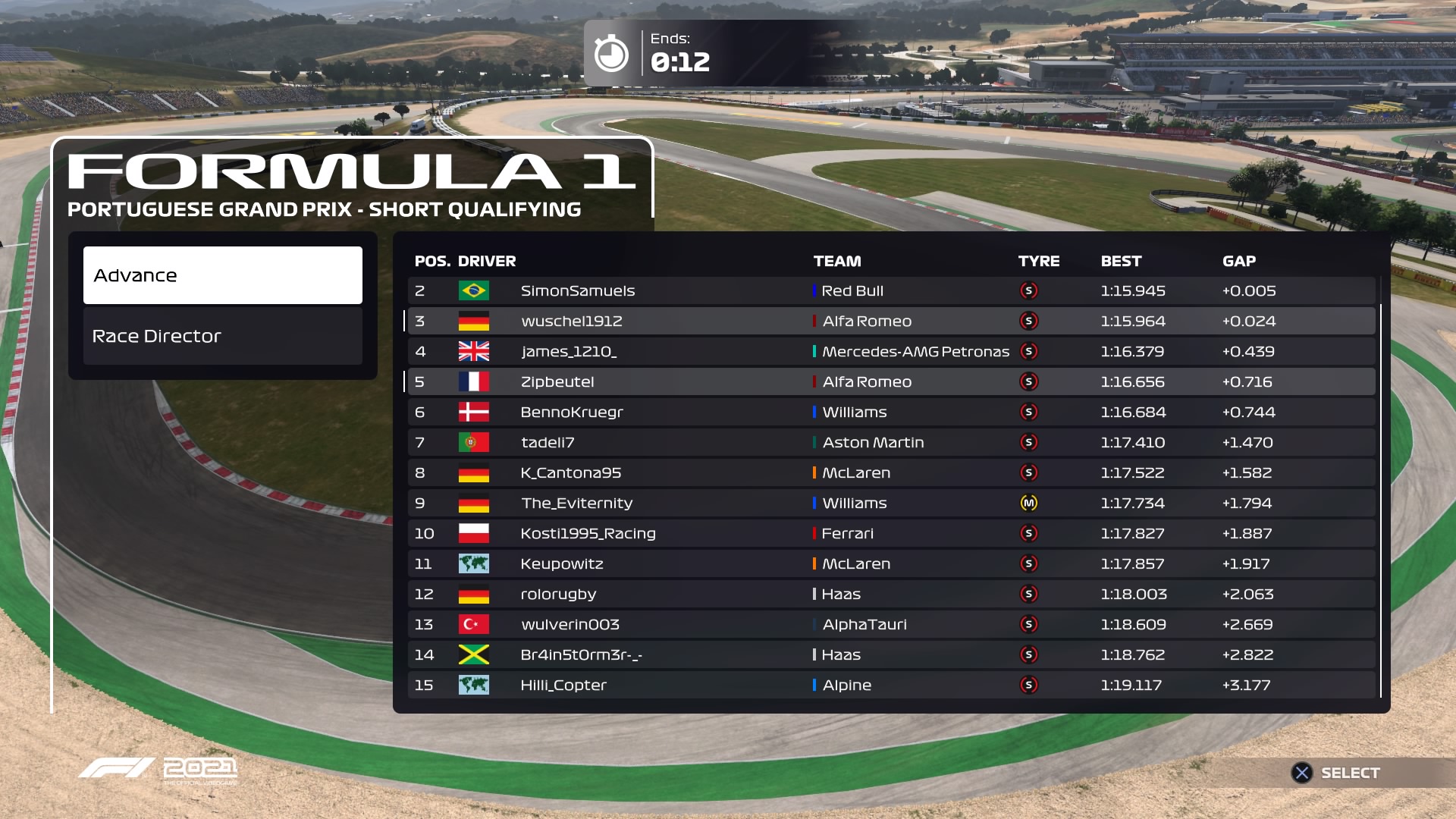Select the Advance menu option

222,275
